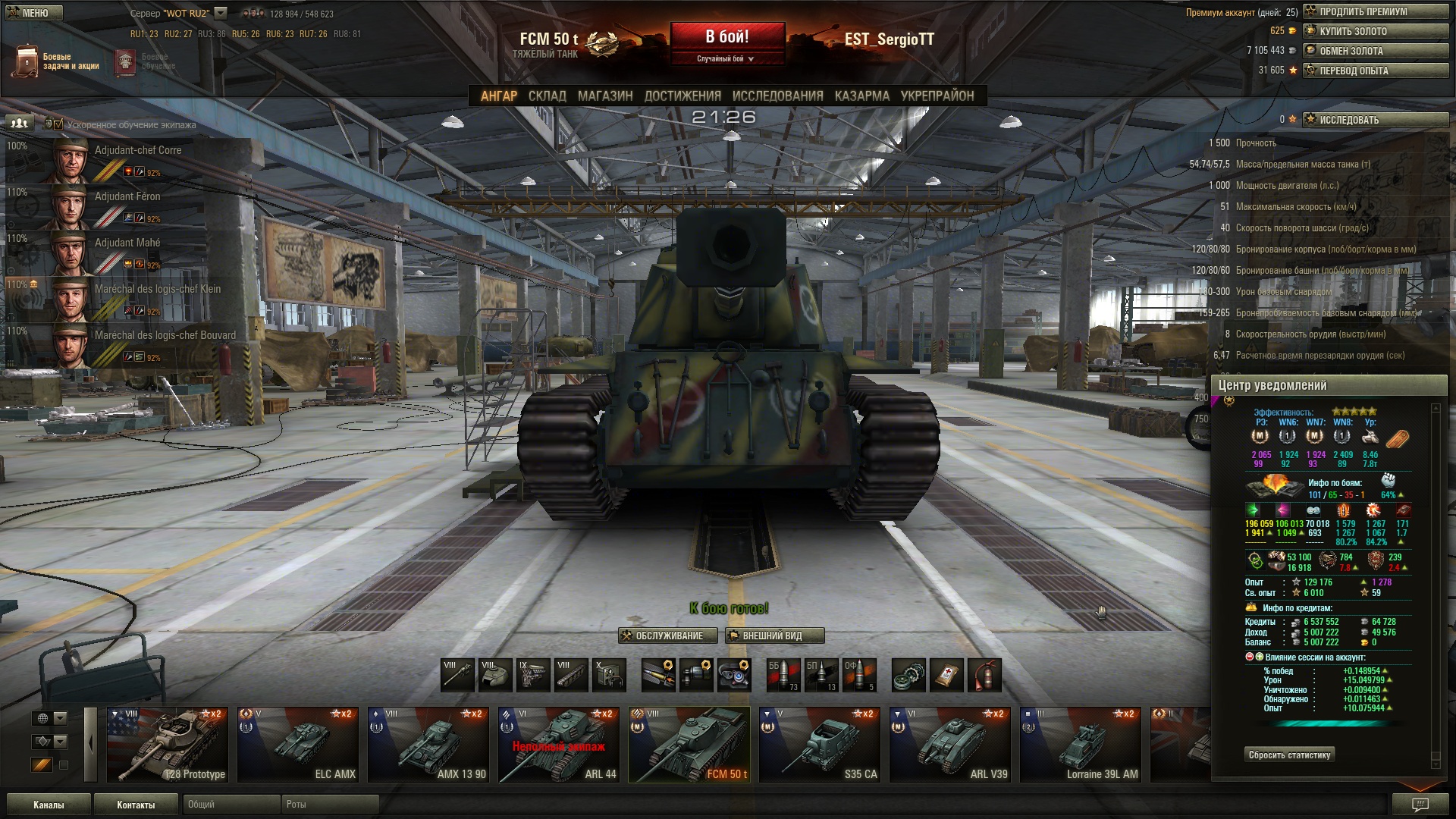Image resolution: width=1456 pixels, height=819 pixels.
Task: Open the МЕНЮ button
Action: click(32, 13)
